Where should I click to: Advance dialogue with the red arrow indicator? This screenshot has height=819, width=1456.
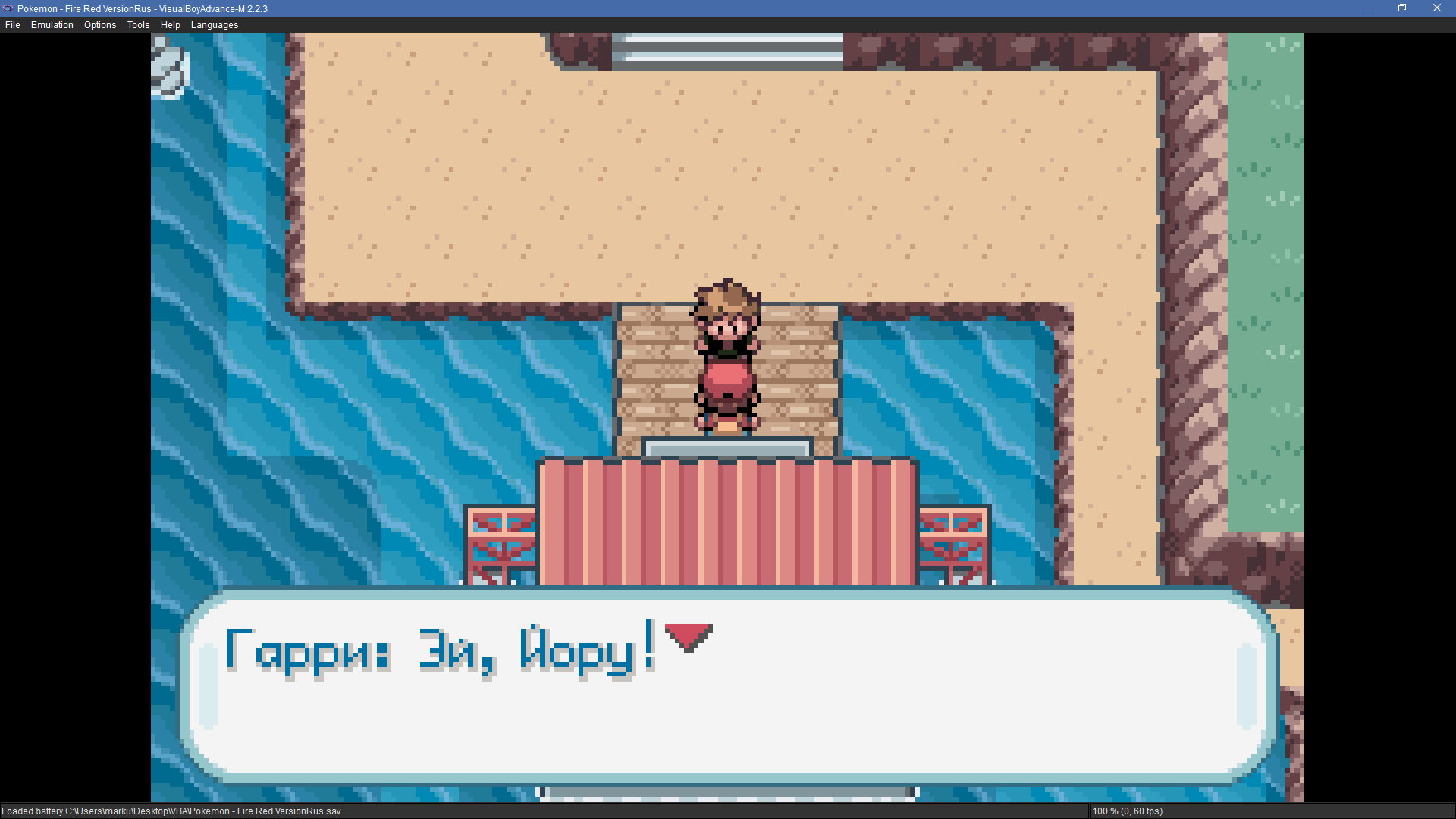pyautogui.click(x=688, y=636)
